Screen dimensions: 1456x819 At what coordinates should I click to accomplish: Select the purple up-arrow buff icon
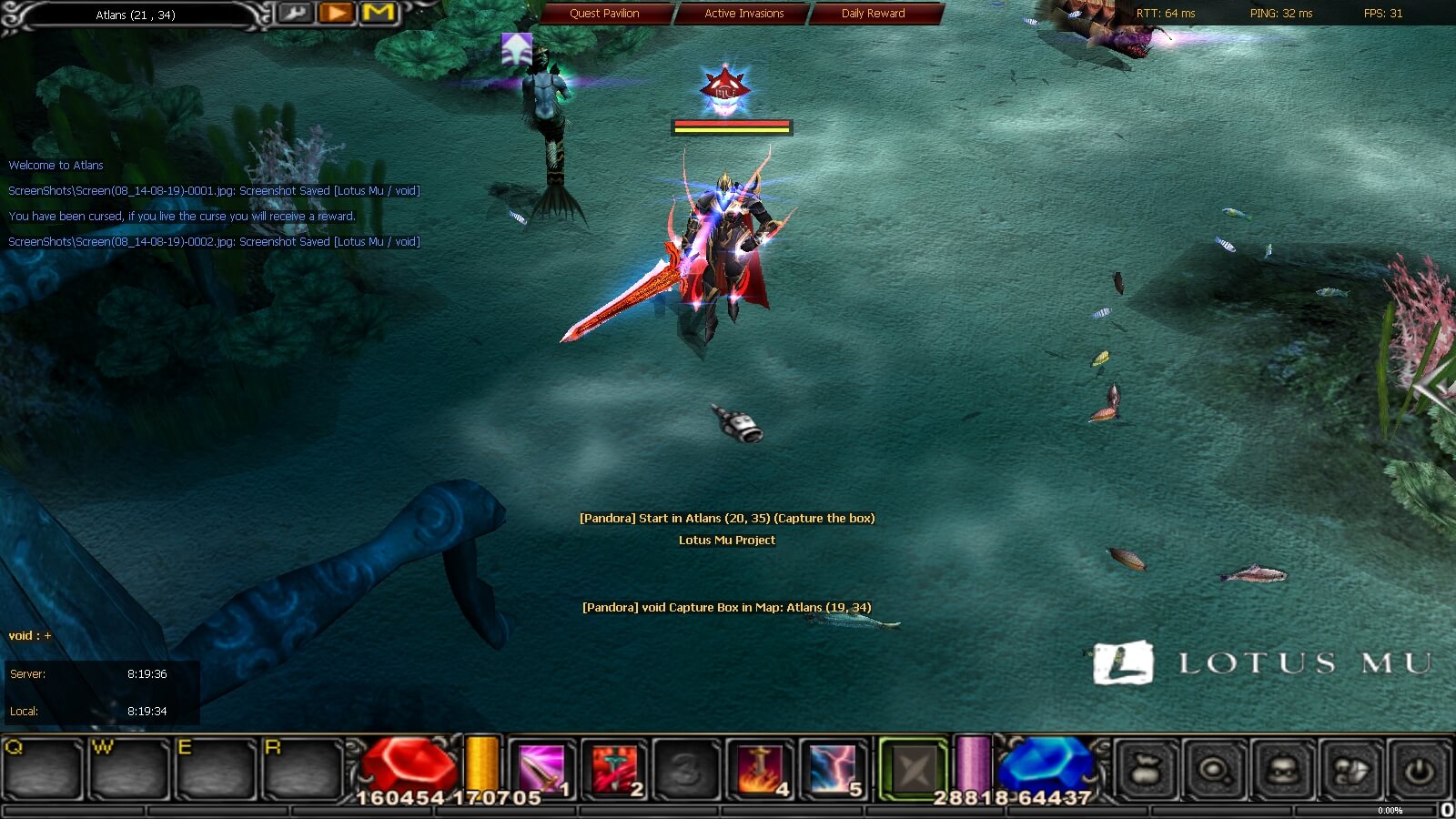(x=517, y=49)
